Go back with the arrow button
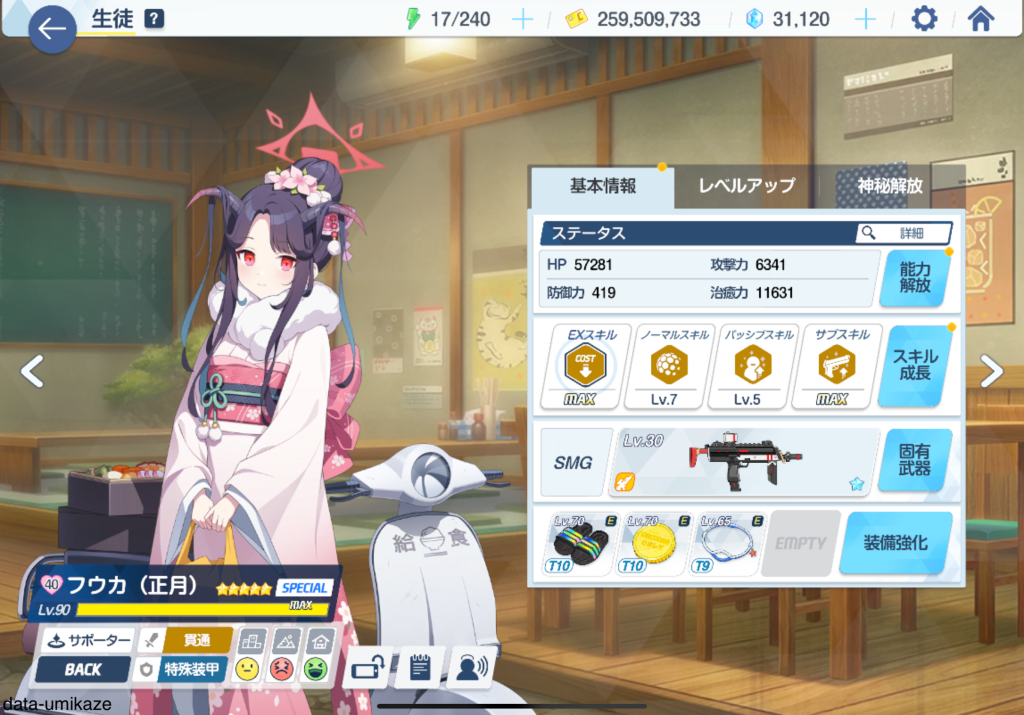The height and width of the screenshot is (715, 1024). (x=52, y=29)
